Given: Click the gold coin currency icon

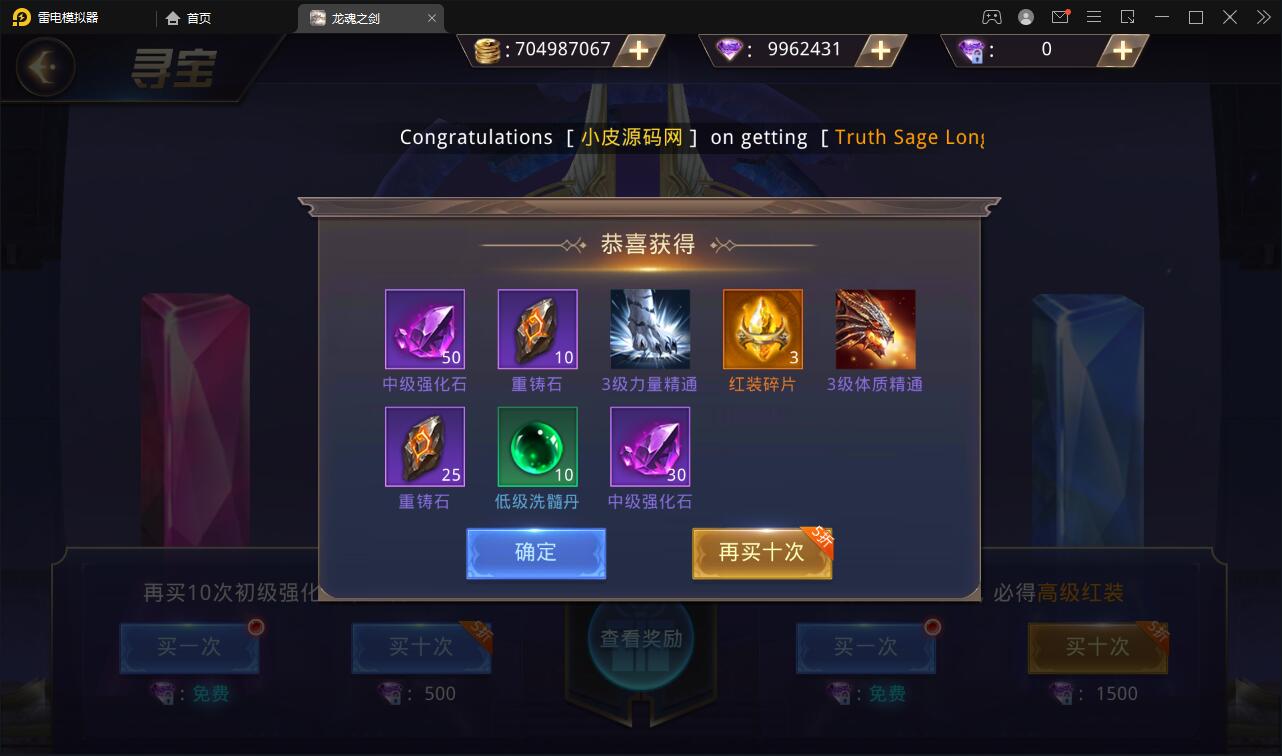Looking at the screenshot, I should pos(487,49).
